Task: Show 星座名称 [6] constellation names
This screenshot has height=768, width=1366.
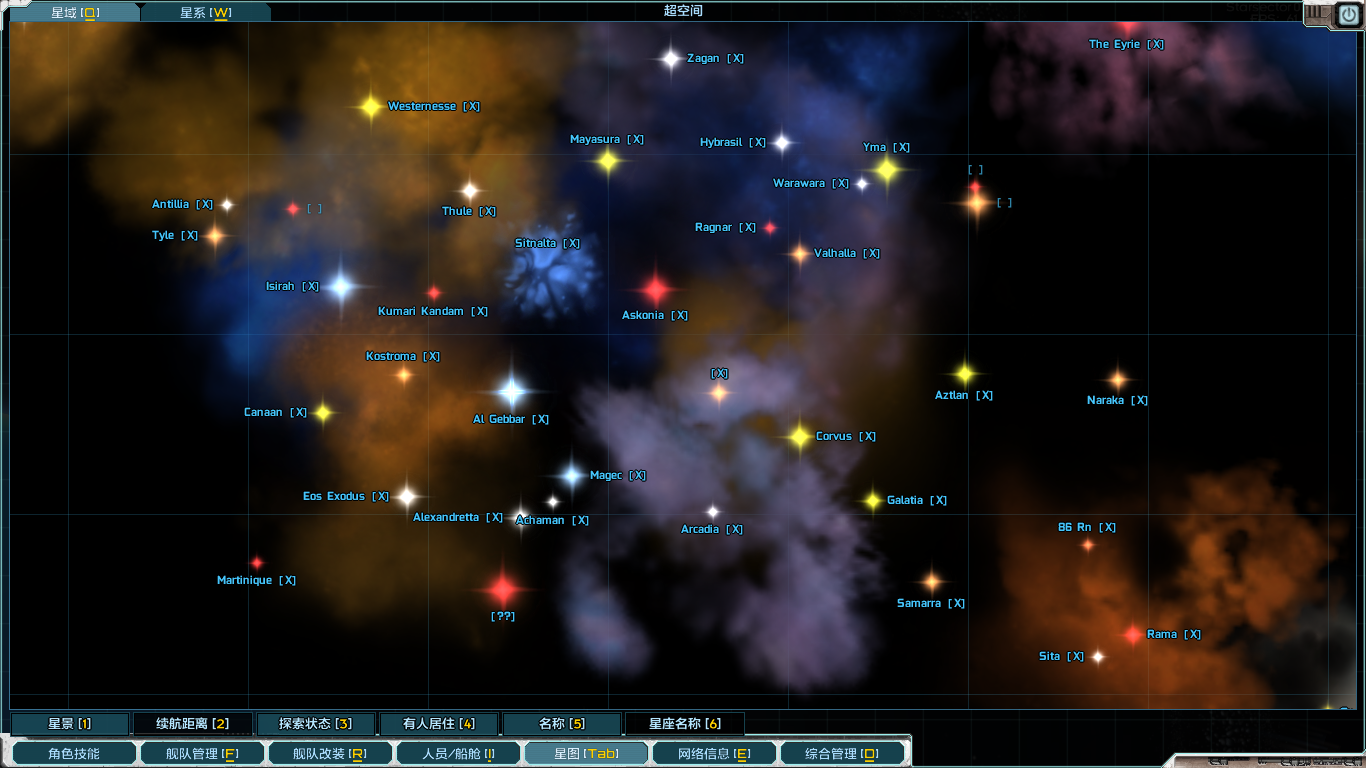Action: [x=685, y=723]
